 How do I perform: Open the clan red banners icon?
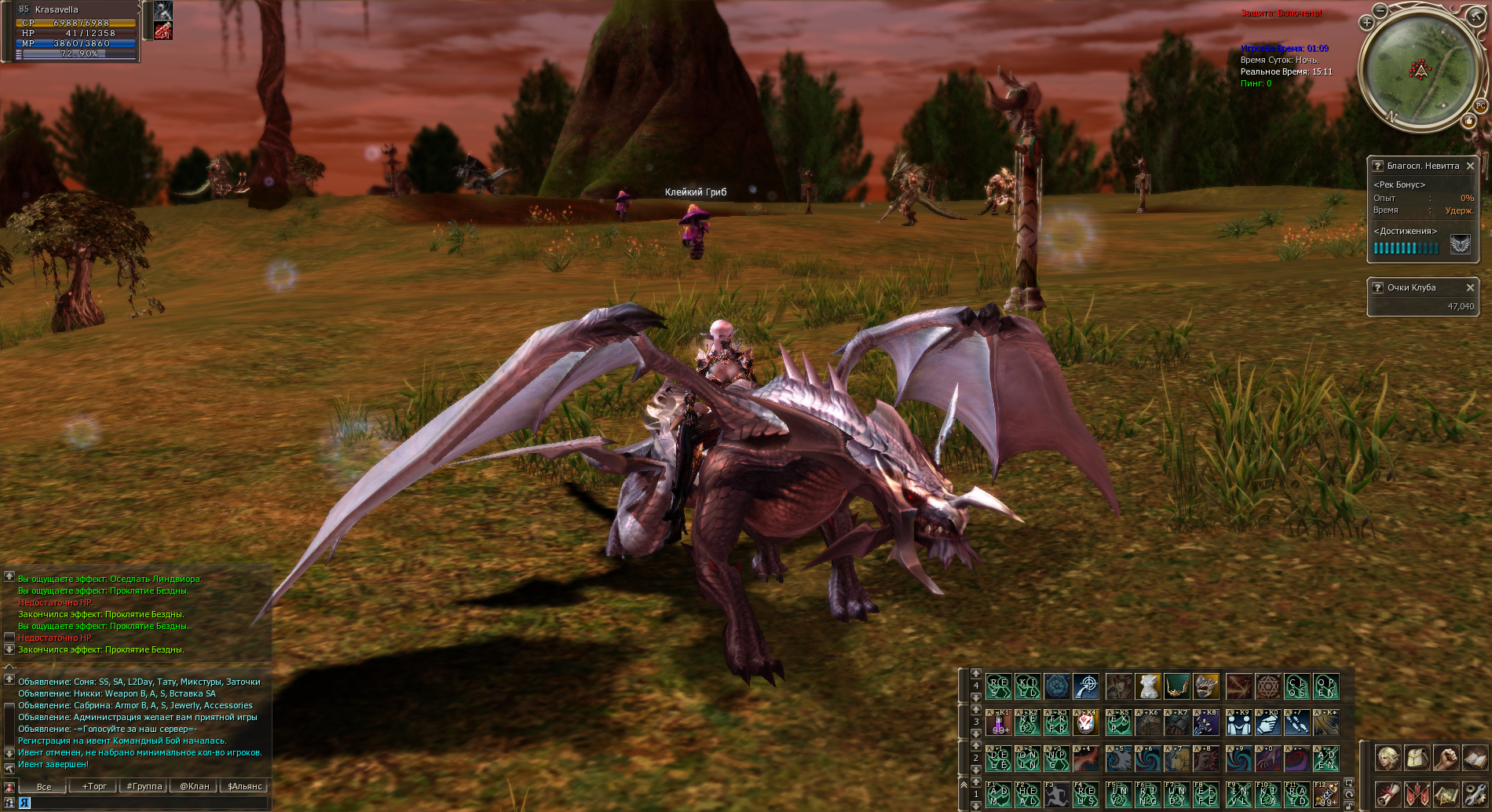(1417, 795)
